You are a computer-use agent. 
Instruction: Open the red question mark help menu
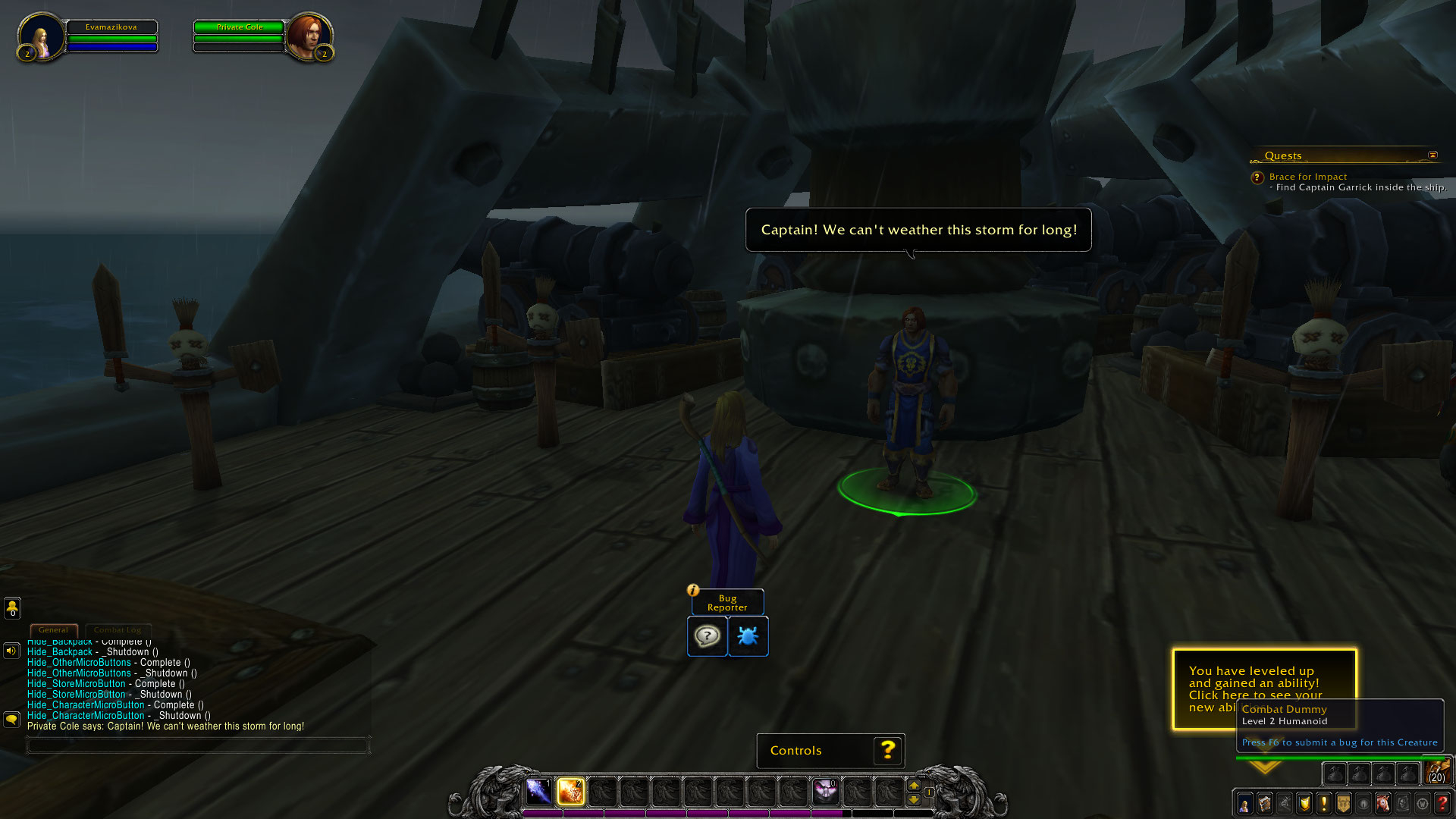pos(1442,803)
